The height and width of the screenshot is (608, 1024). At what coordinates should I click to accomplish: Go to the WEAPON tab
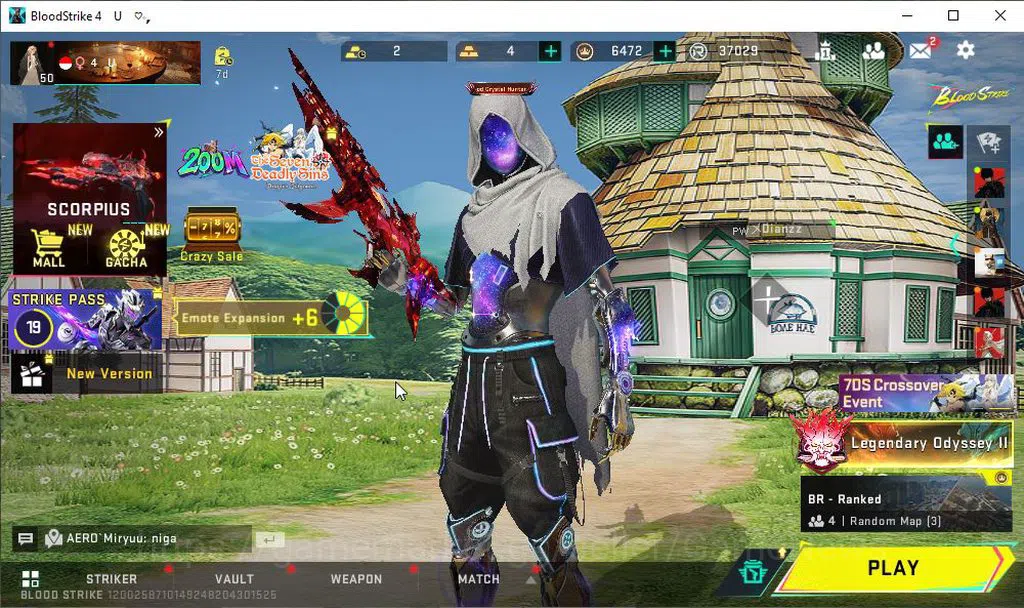click(356, 579)
